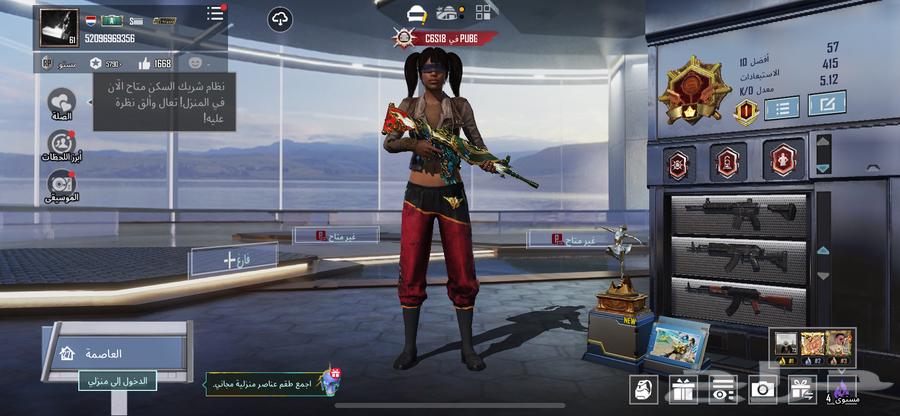
Task: Click the thumbs-up likes counter 1668
Action: click(x=154, y=64)
